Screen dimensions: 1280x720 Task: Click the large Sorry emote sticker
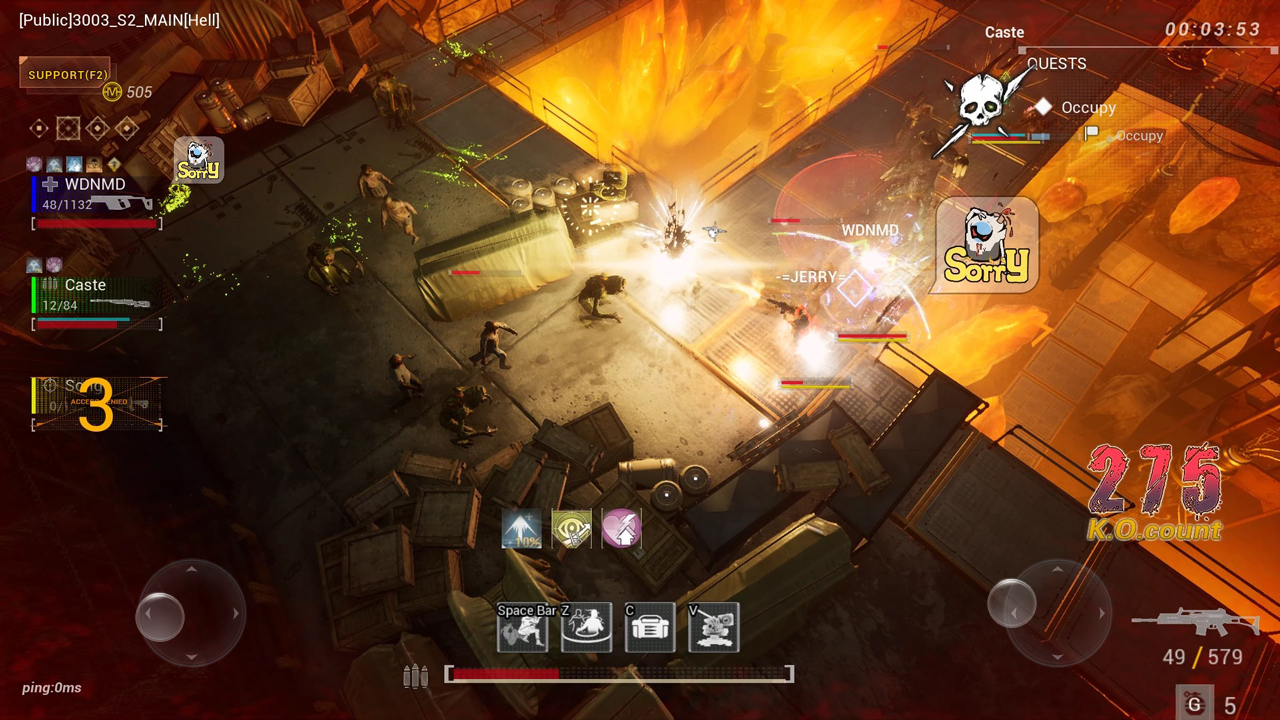click(986, 246)
